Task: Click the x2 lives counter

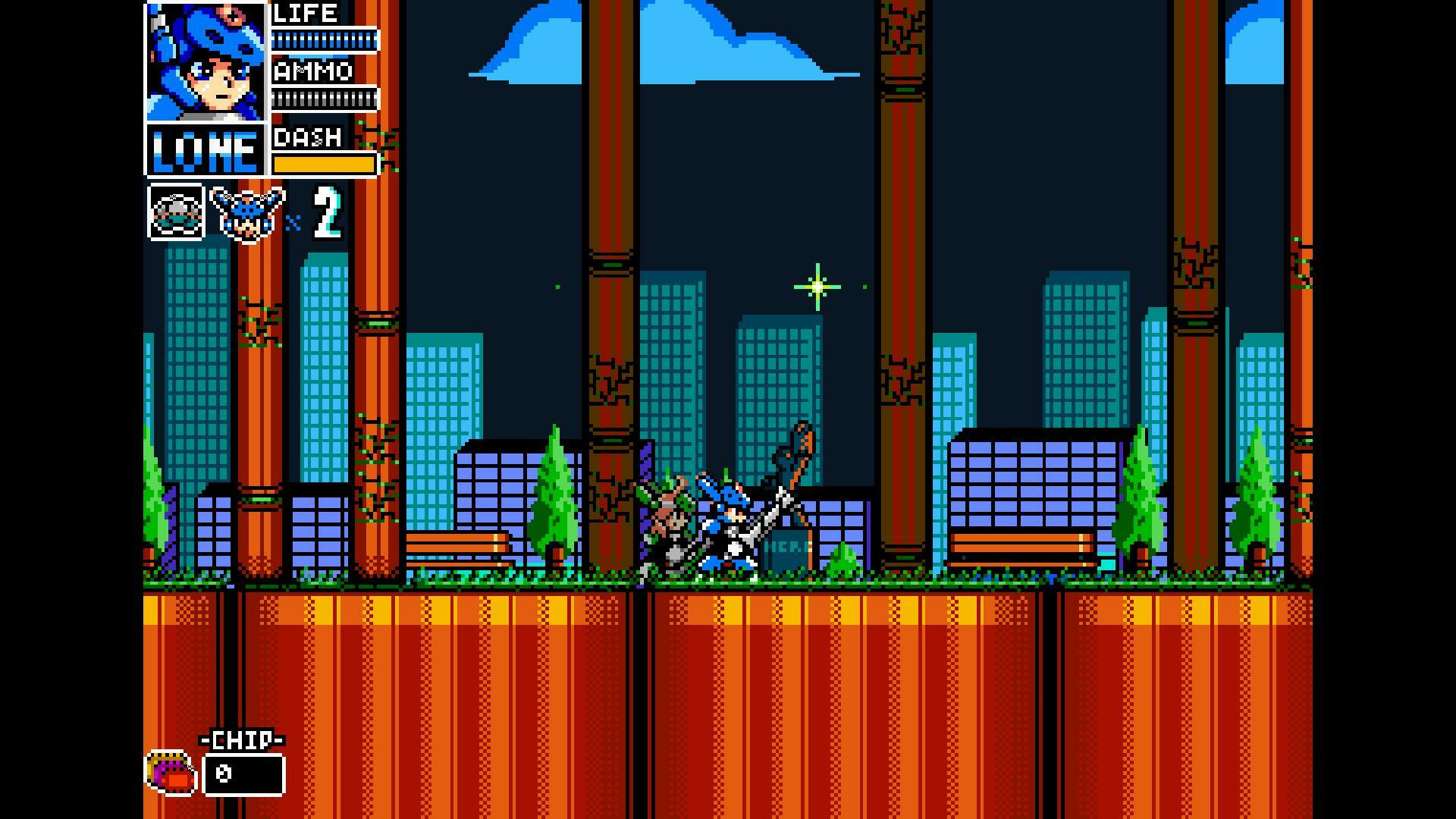Action: click(x=318, y=215)
